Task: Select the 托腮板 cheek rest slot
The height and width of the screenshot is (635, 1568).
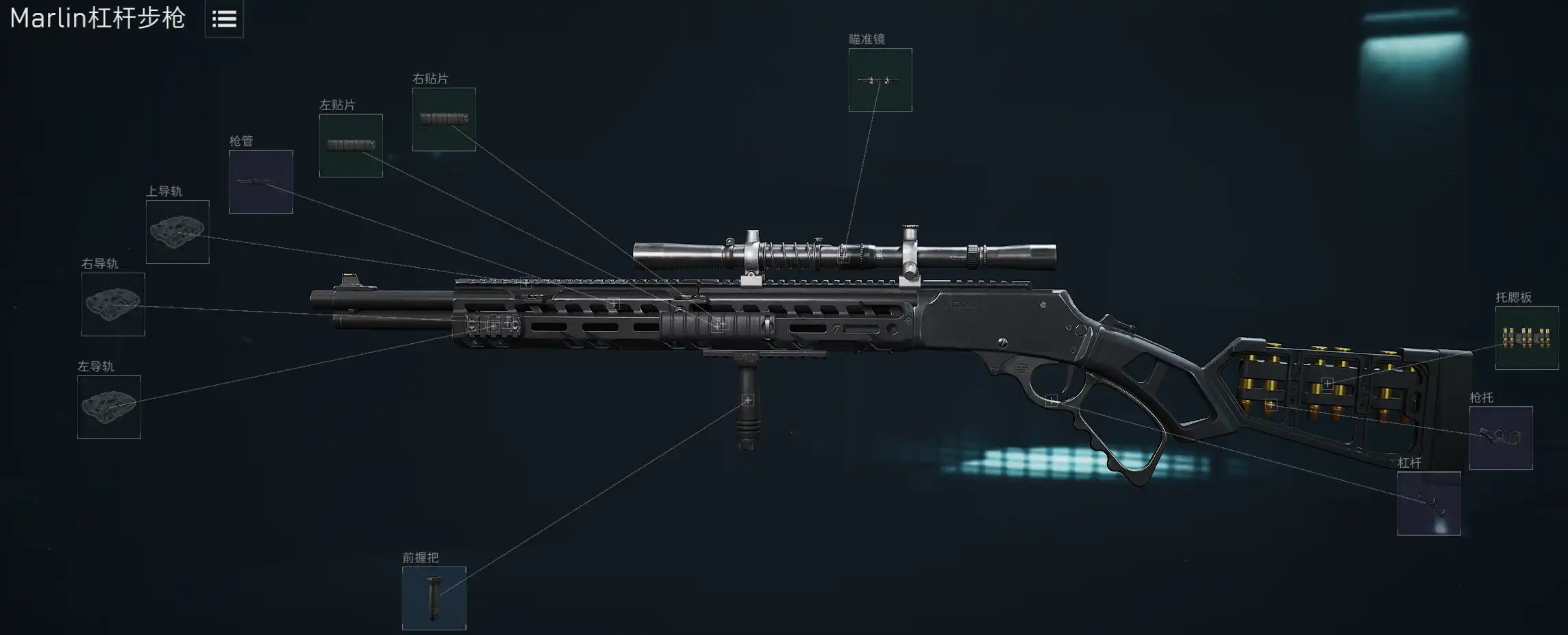Action: [1526, 338]
